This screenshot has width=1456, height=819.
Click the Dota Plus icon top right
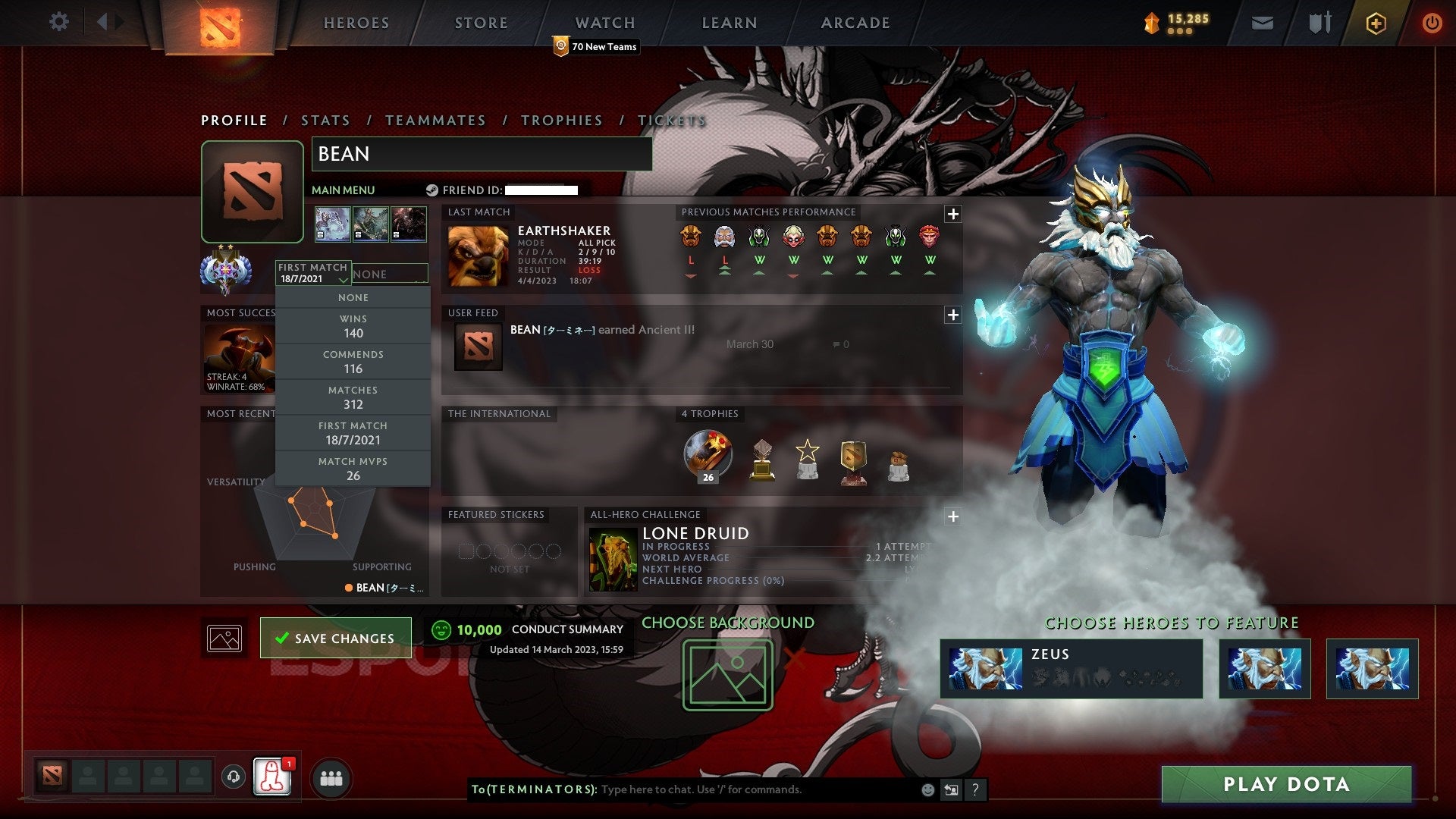[1376, 22]
